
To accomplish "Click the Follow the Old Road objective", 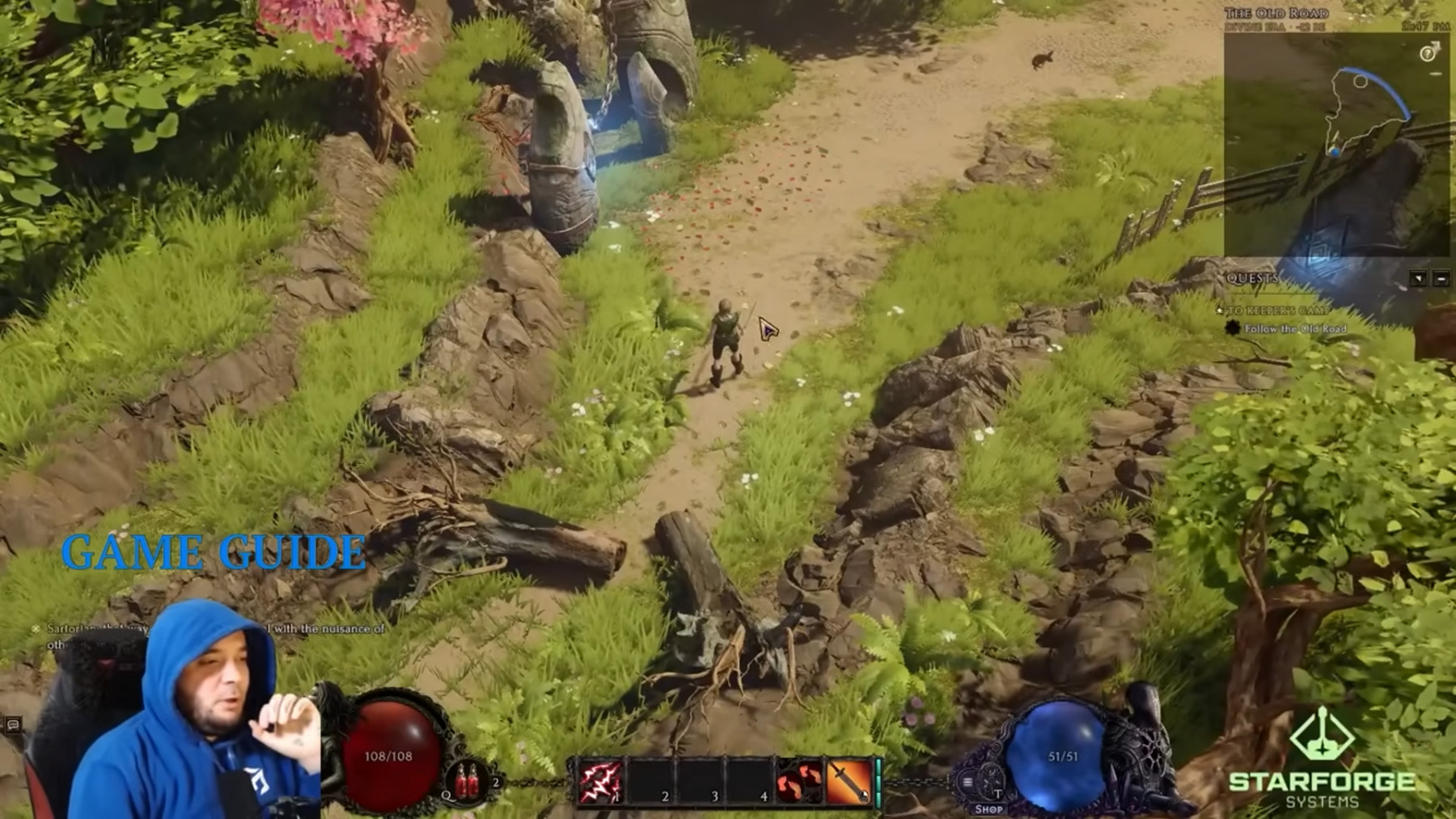I will (x=1295, y=329).
